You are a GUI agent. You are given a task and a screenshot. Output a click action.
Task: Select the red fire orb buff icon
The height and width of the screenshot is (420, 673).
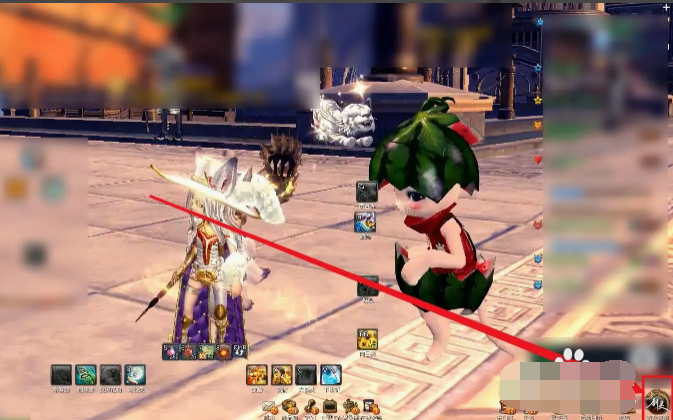pyautogui.click(x=224, y=352)
